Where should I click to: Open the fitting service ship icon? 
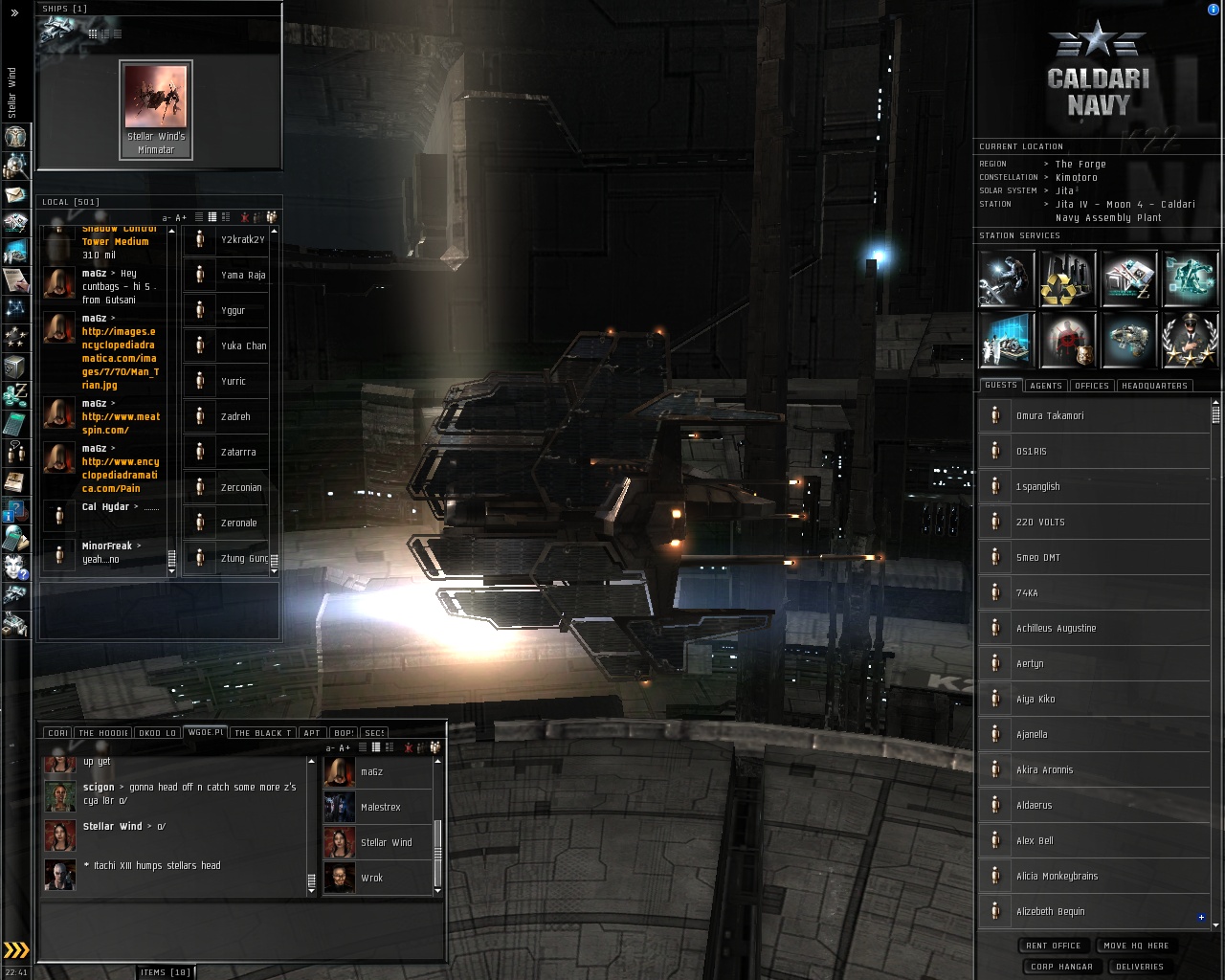pyautogui.click(x=1129, y=341)
